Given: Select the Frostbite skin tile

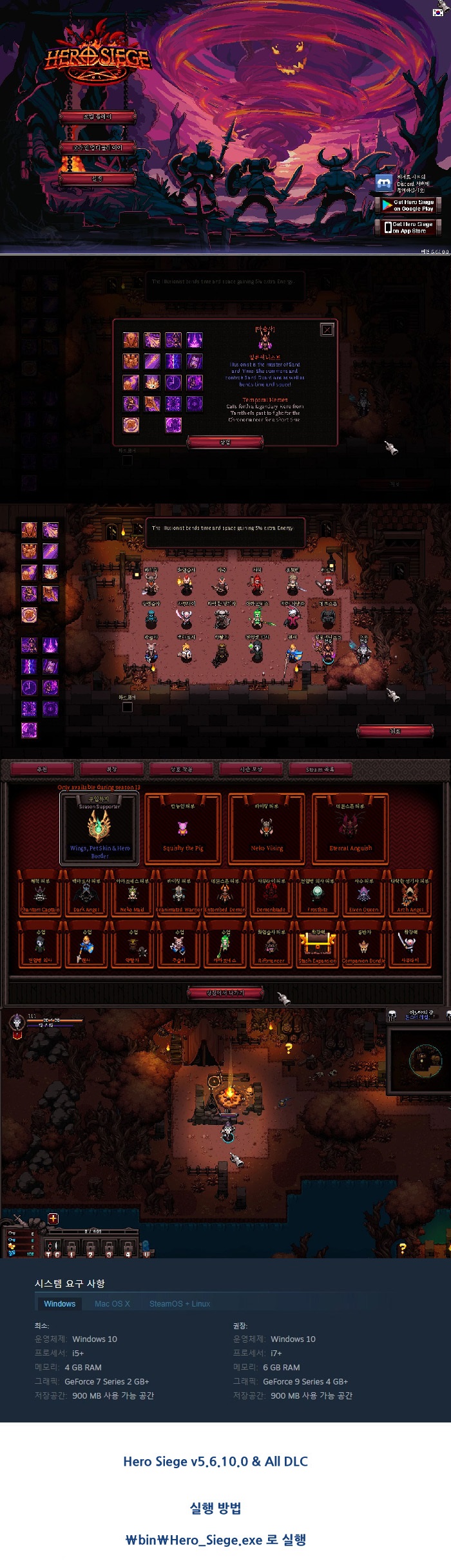Looking at the screenshot, I should coord(317,896).
